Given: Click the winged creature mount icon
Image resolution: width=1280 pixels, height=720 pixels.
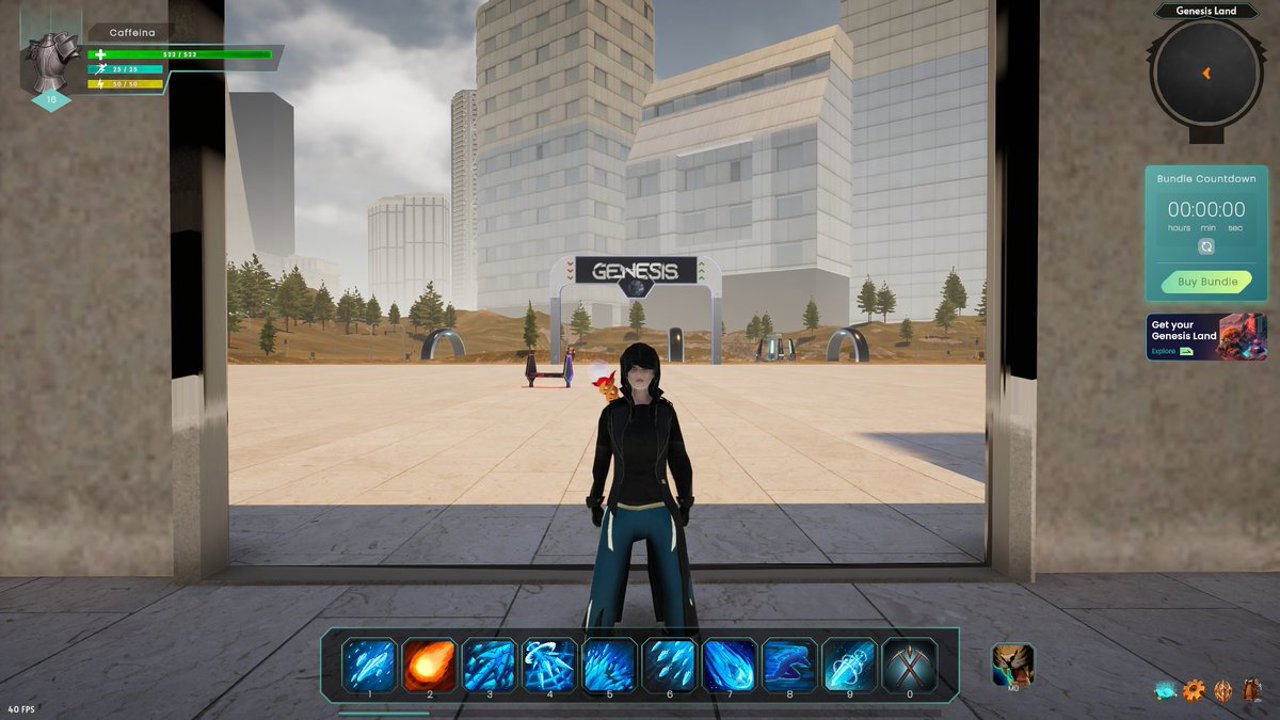Looking at the screenshot, I should [x=1012, y=665].
